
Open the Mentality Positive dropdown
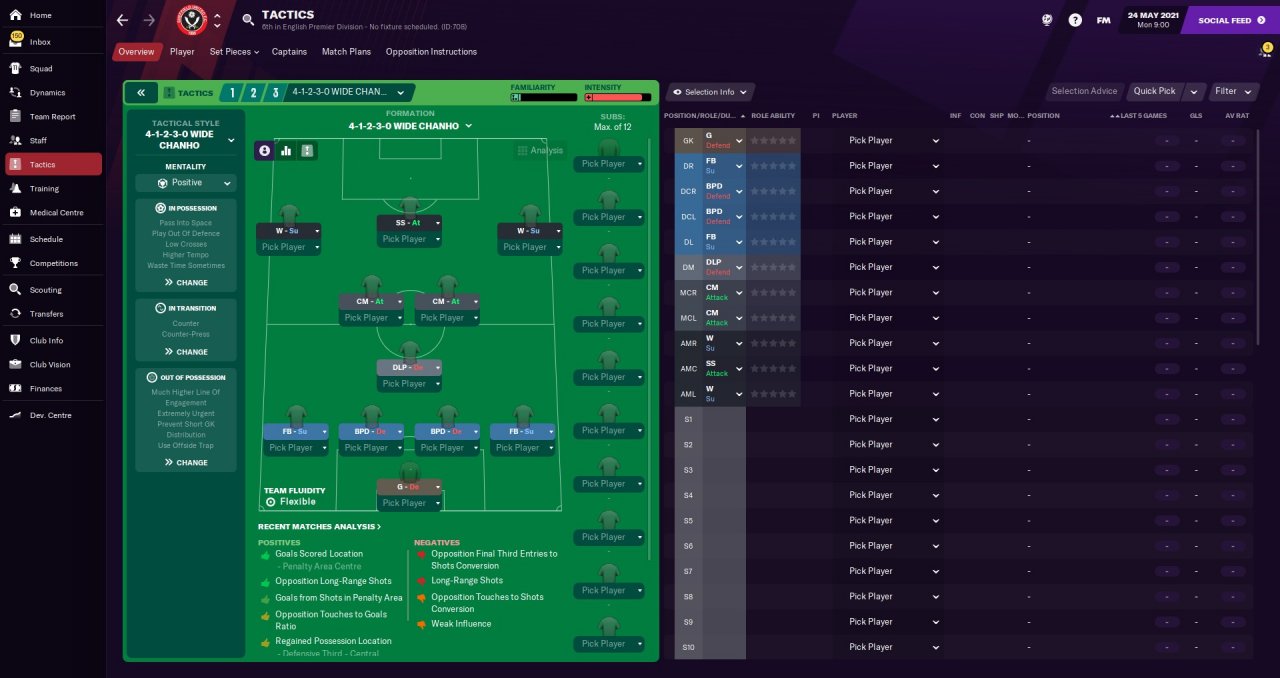click(186, 183)
